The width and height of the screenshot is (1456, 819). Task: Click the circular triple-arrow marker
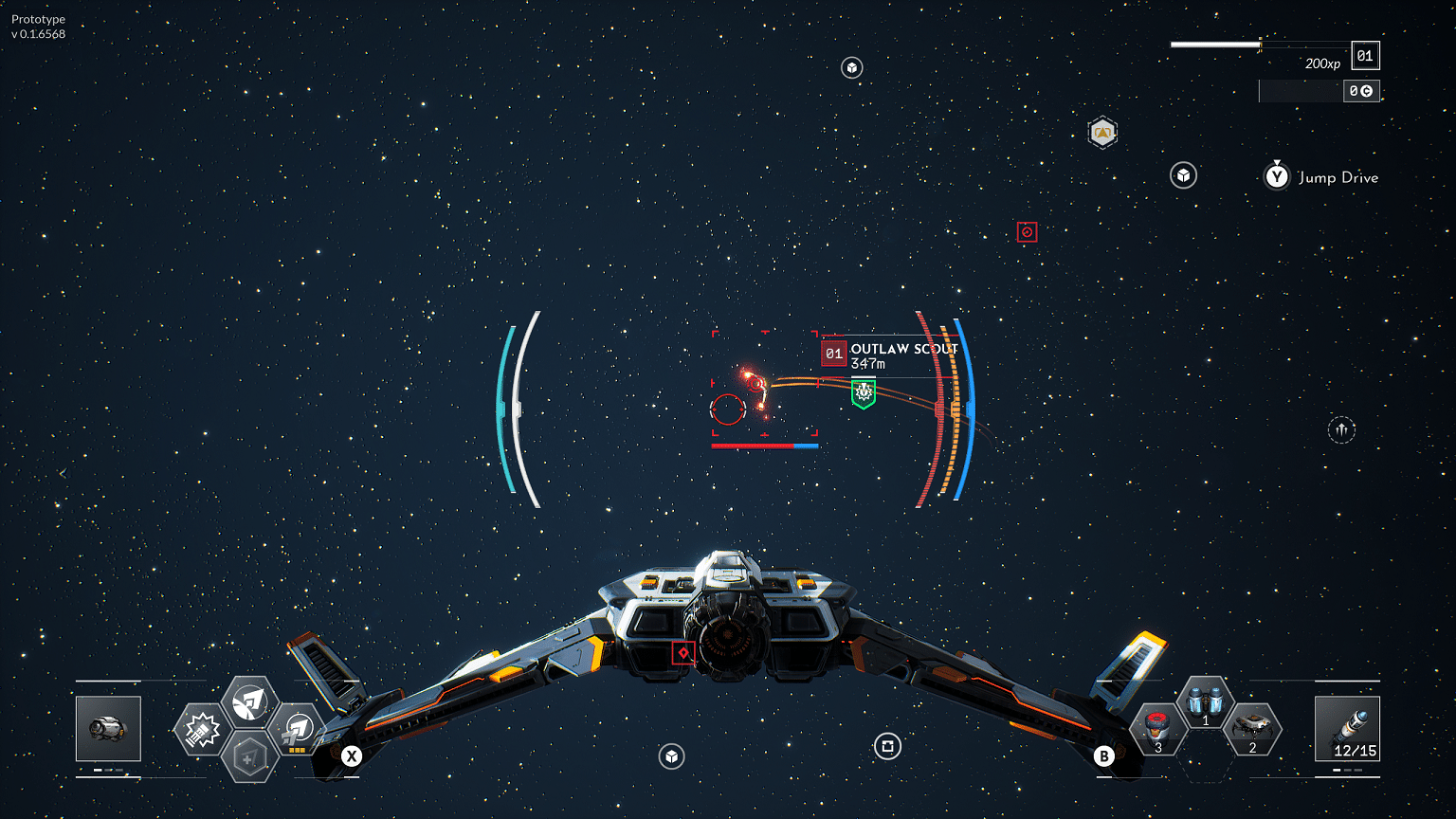click(x=1341, y=430)
